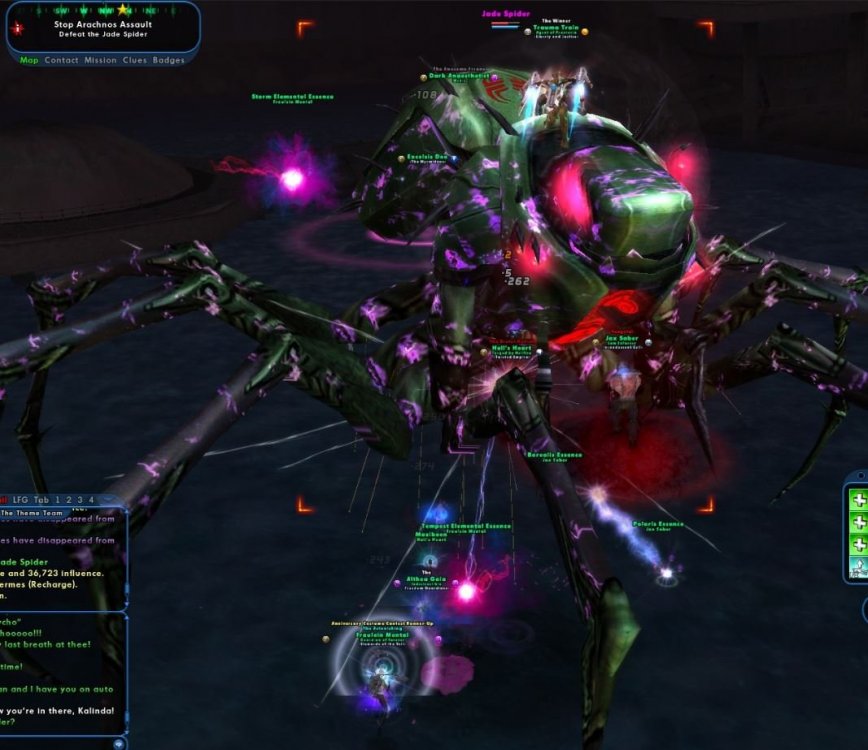Show the Clues tab
This screenshot has height=750, width=868.
coord(134,60)
